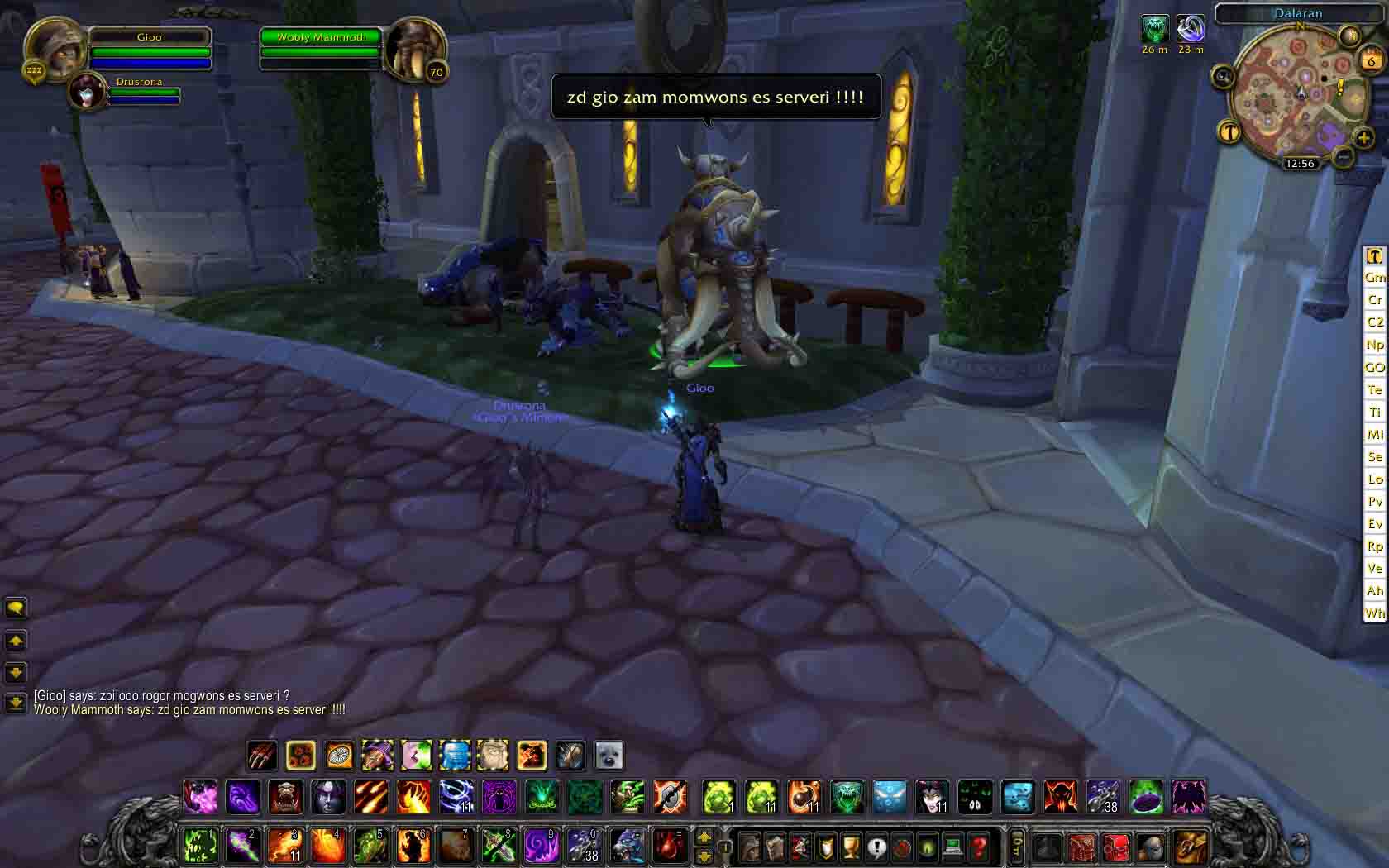Switch to the Ah tab on the right sidebar

pos(1374,591)
